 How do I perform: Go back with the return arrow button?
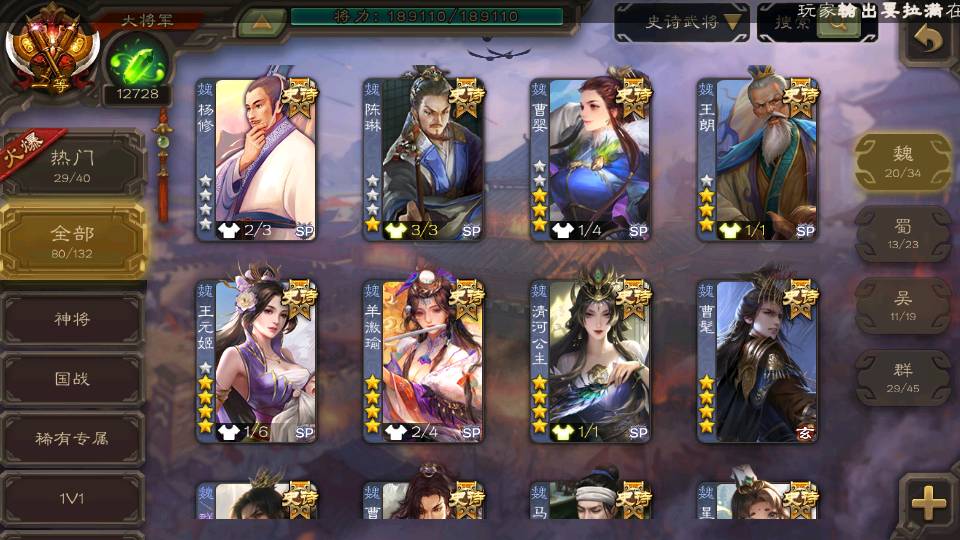click(929, 40)
